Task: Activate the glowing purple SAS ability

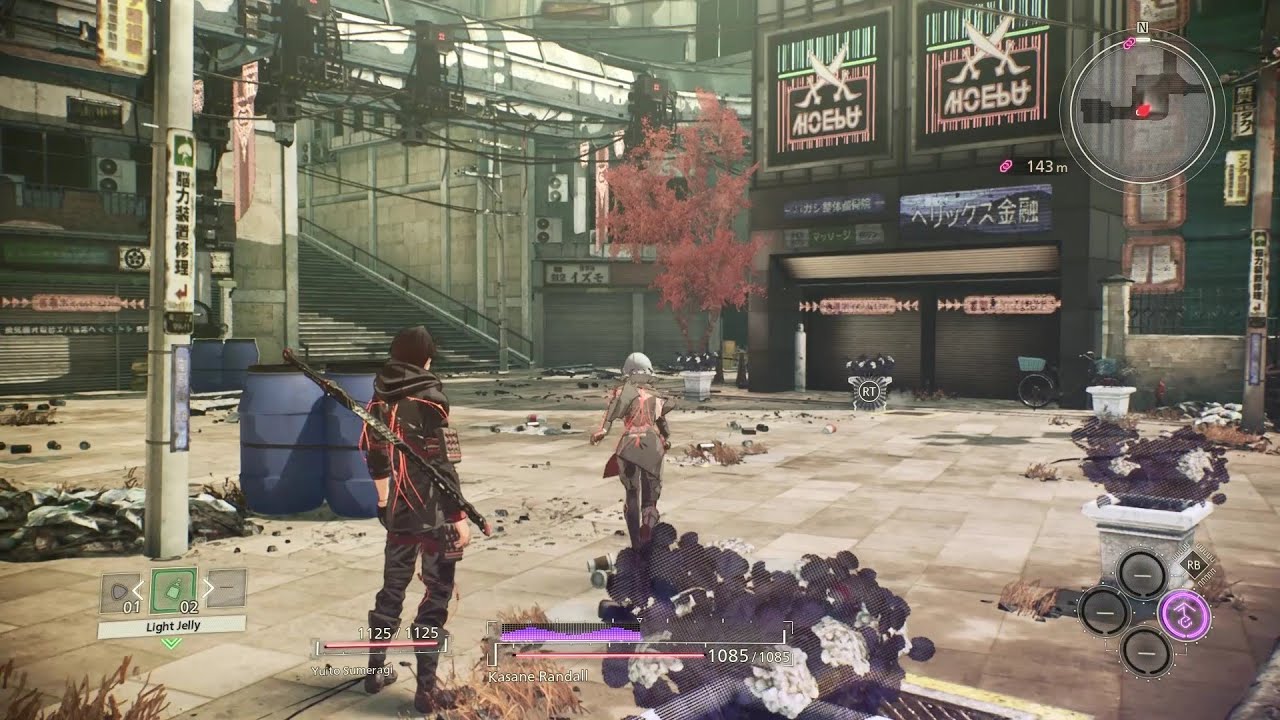Action: pyautogui.click(x=1184, y=614)
